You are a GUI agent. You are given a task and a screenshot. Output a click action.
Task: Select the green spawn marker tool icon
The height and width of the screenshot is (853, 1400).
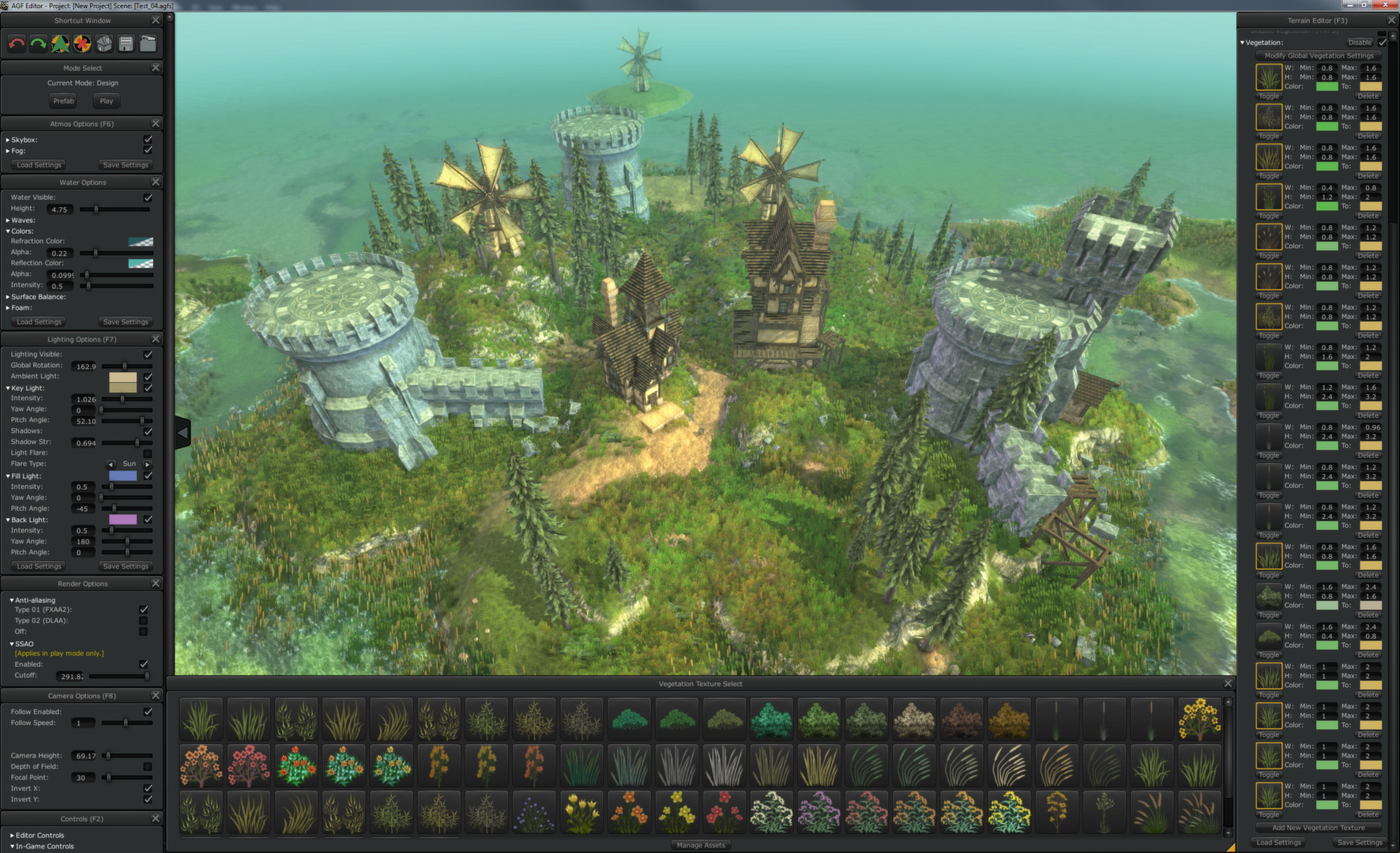click(59, 43)
